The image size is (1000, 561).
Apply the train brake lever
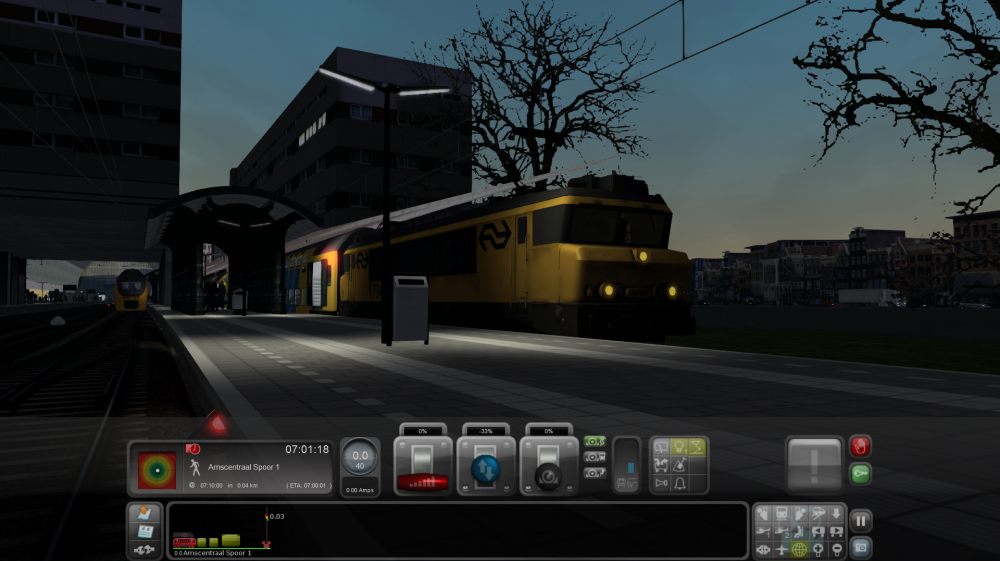click(x=548, y=466)
